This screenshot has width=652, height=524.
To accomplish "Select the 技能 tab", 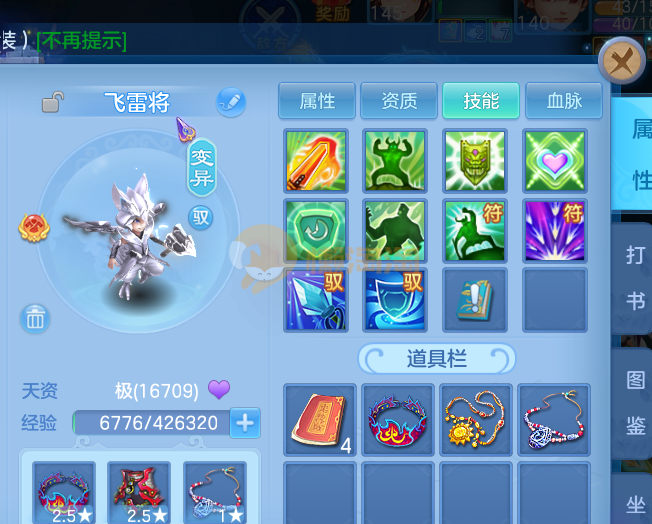I will click(480, 101).
